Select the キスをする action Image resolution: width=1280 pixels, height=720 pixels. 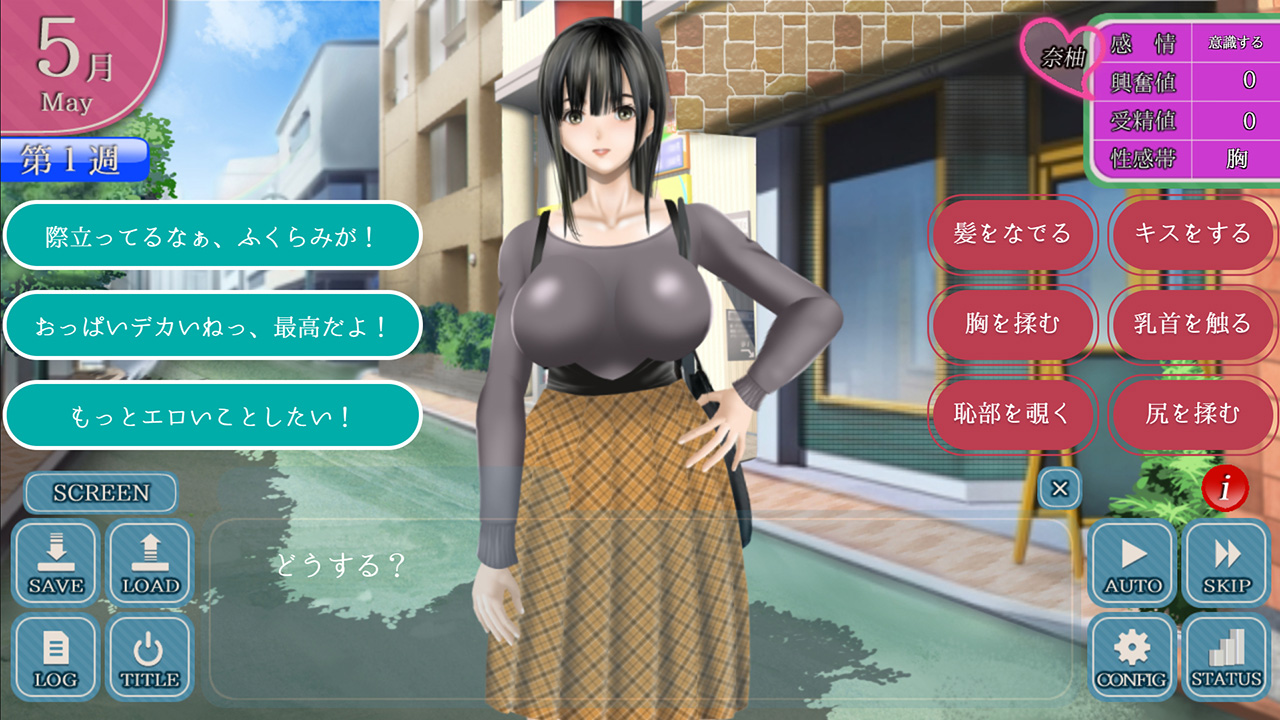pos(1193,234)
